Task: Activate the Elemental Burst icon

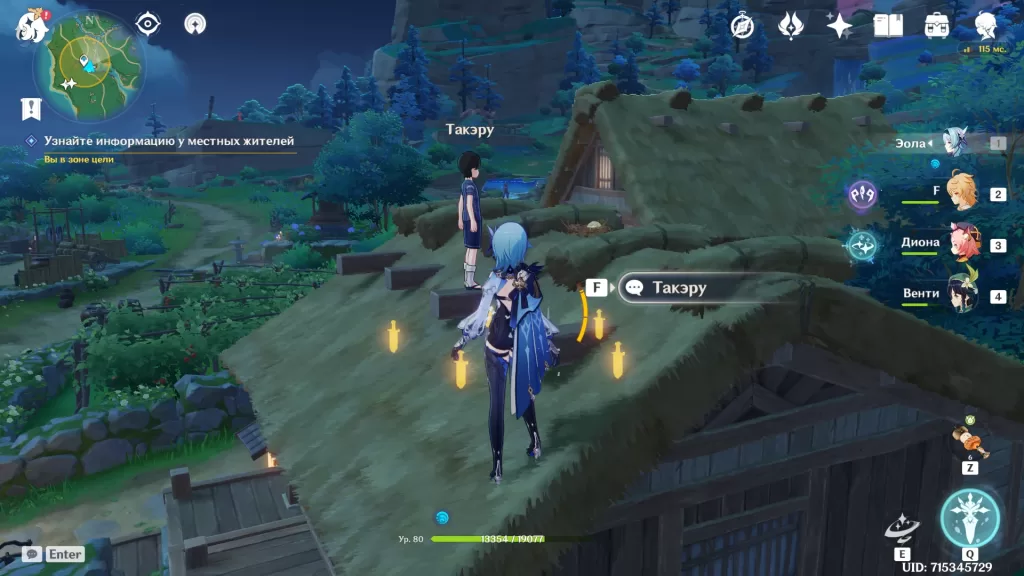Action: pyautogui.click(x=969, y=517)
